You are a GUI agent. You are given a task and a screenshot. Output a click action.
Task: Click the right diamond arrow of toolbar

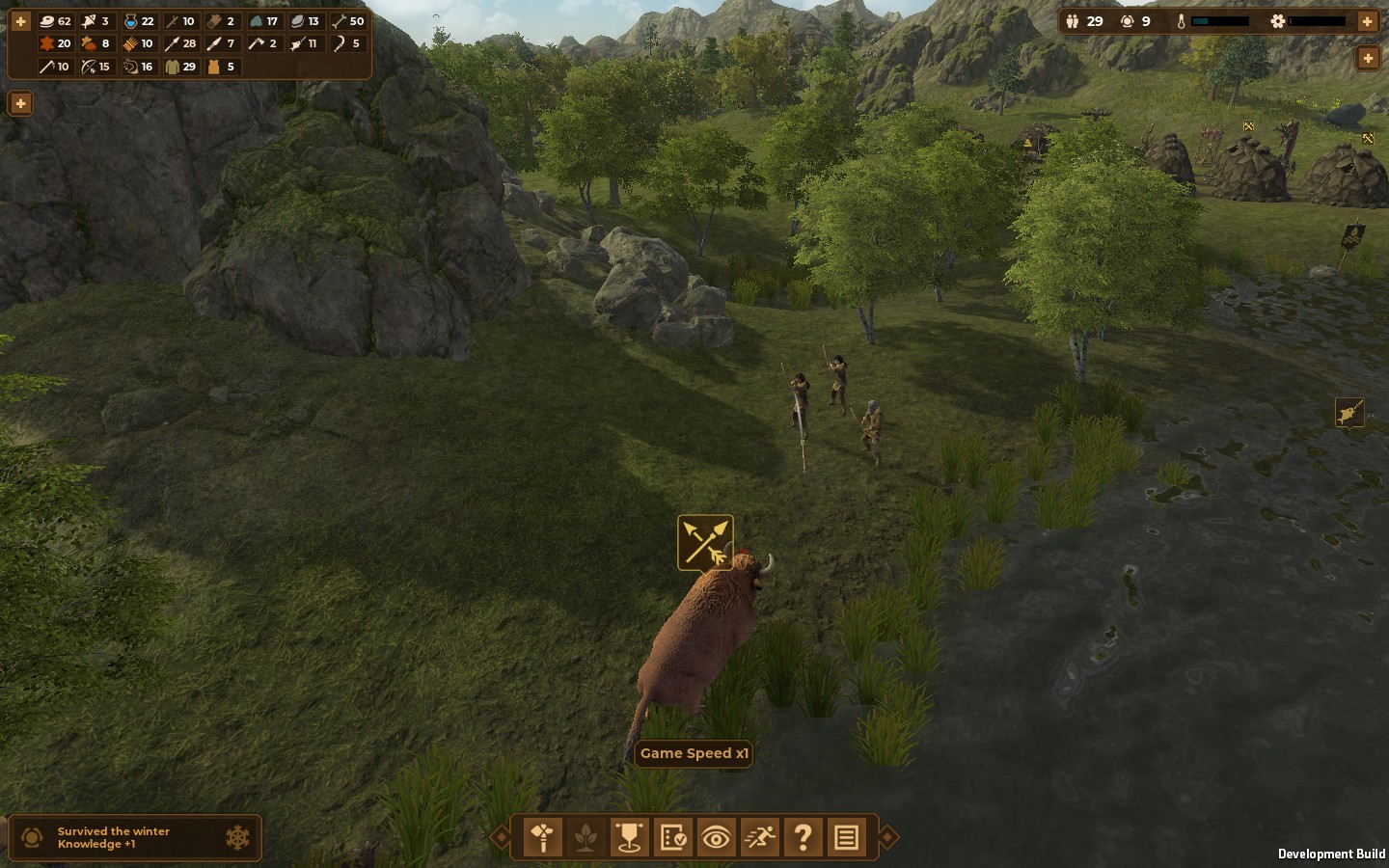point(888,837)
